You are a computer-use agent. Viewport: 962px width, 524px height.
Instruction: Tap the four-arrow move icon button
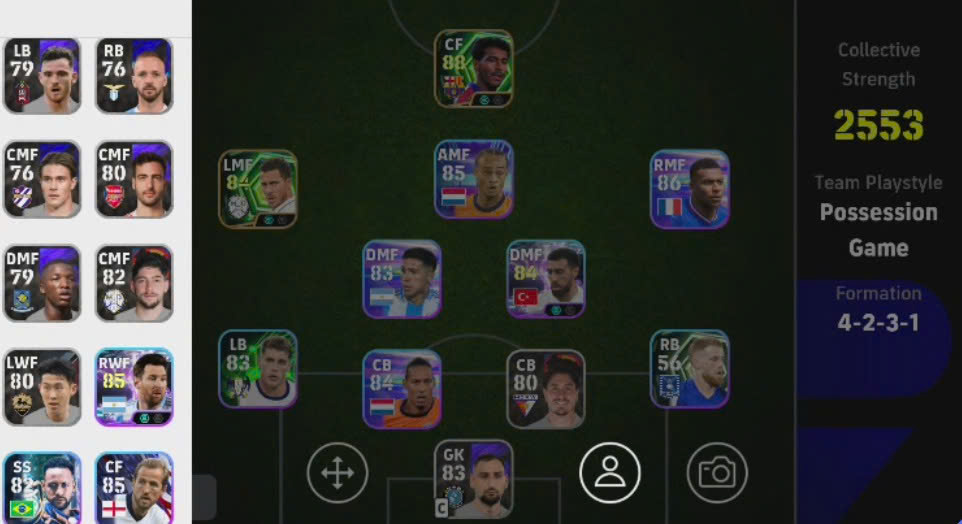337,472
